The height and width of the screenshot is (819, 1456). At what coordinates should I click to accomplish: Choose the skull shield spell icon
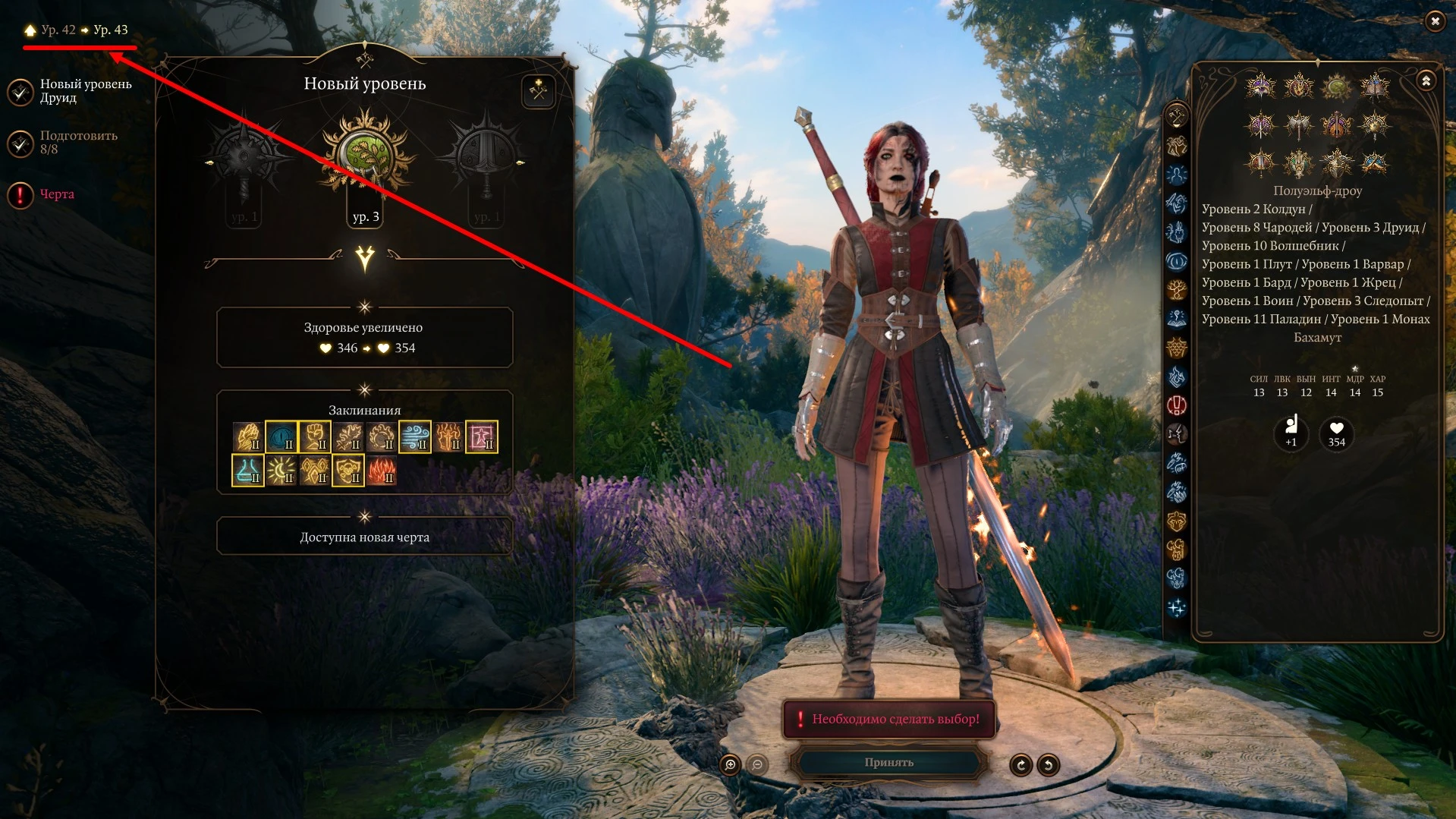pos(348,471)
